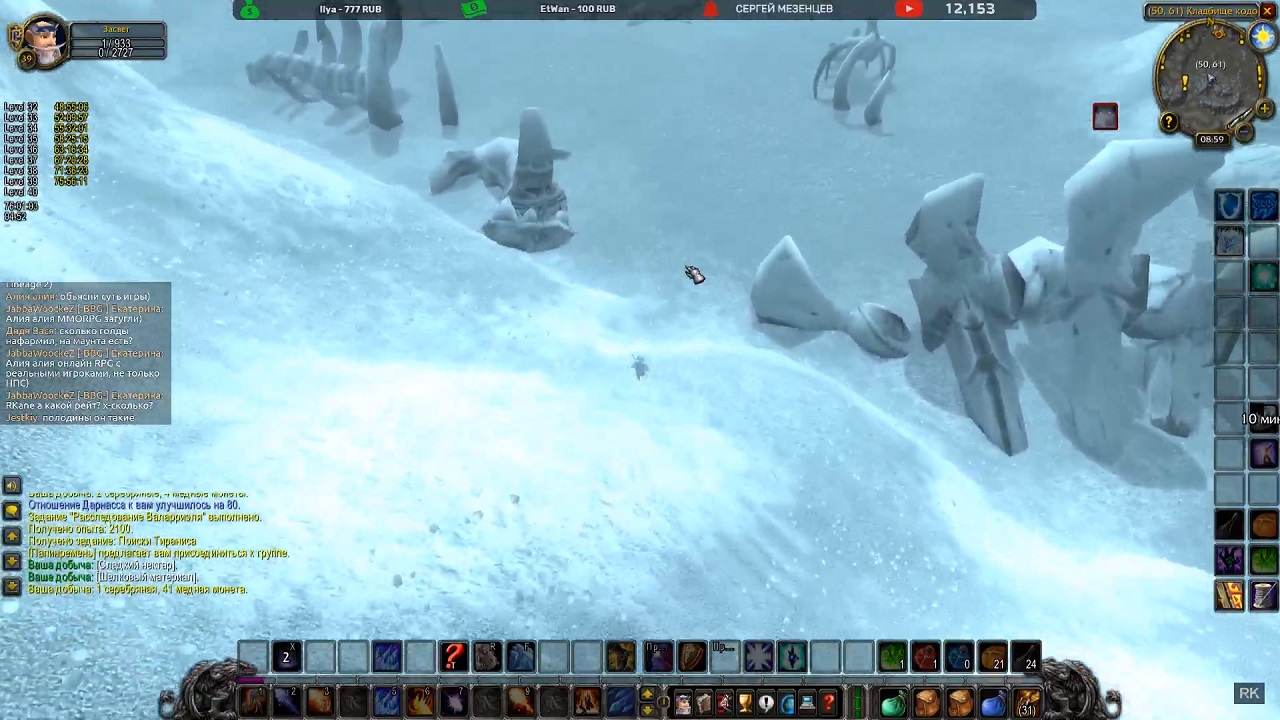Open the main menu computer button
Screen dimensions: 1280x720
point(807,704)
